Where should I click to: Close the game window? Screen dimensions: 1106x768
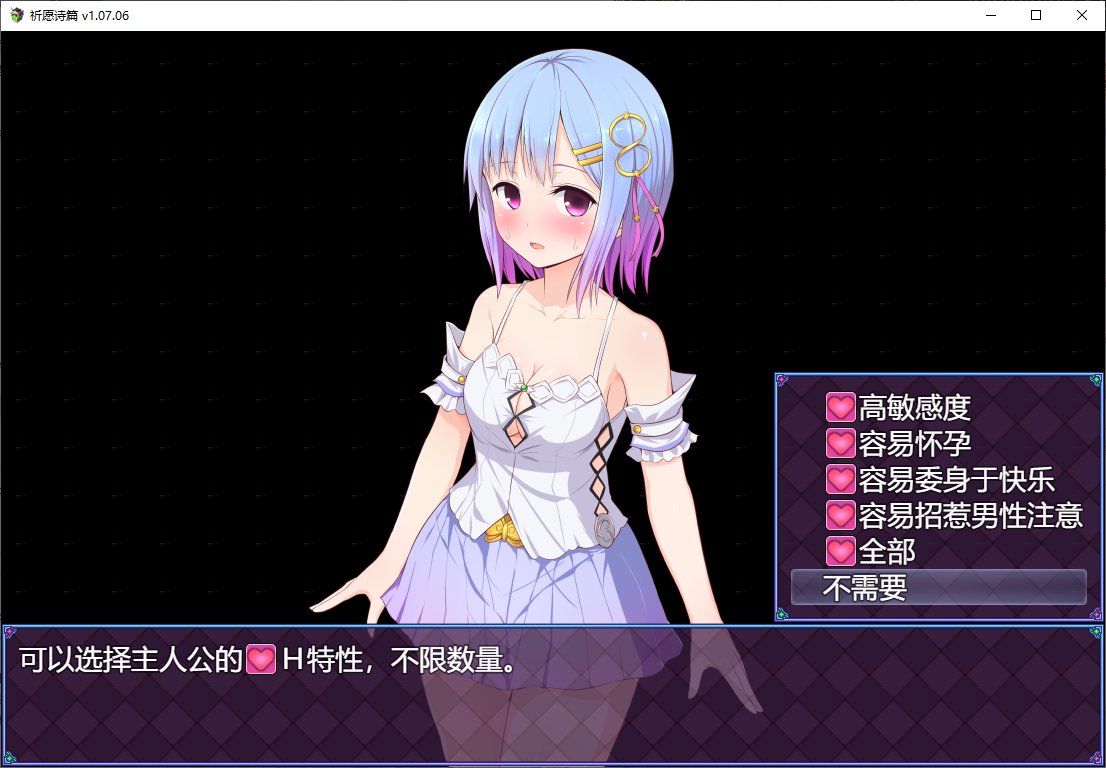point(1082,15)
